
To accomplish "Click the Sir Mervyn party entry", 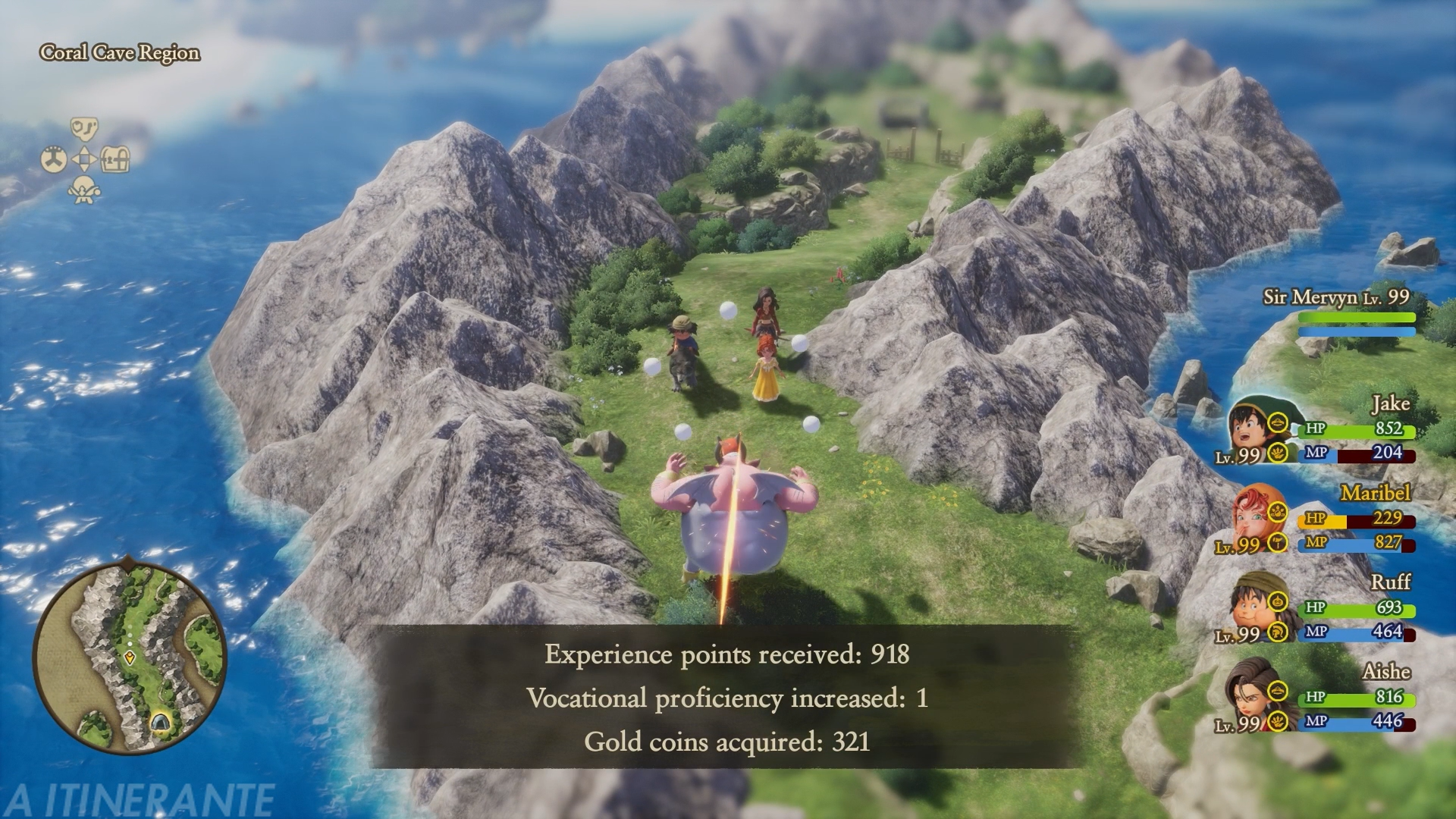I will pos(1338,311).
